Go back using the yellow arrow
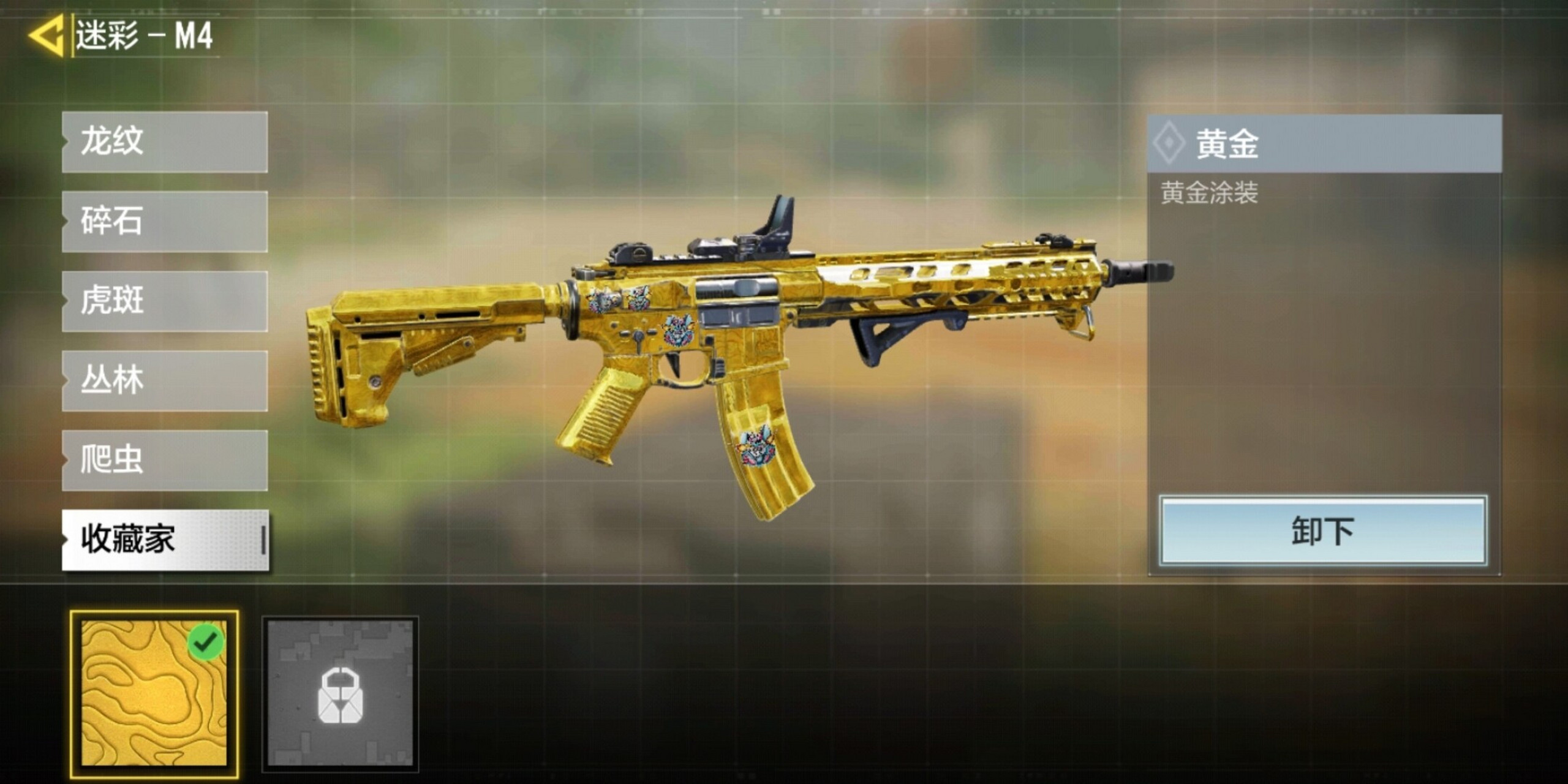The image size is (1568, 784). [x=47, y=36]
